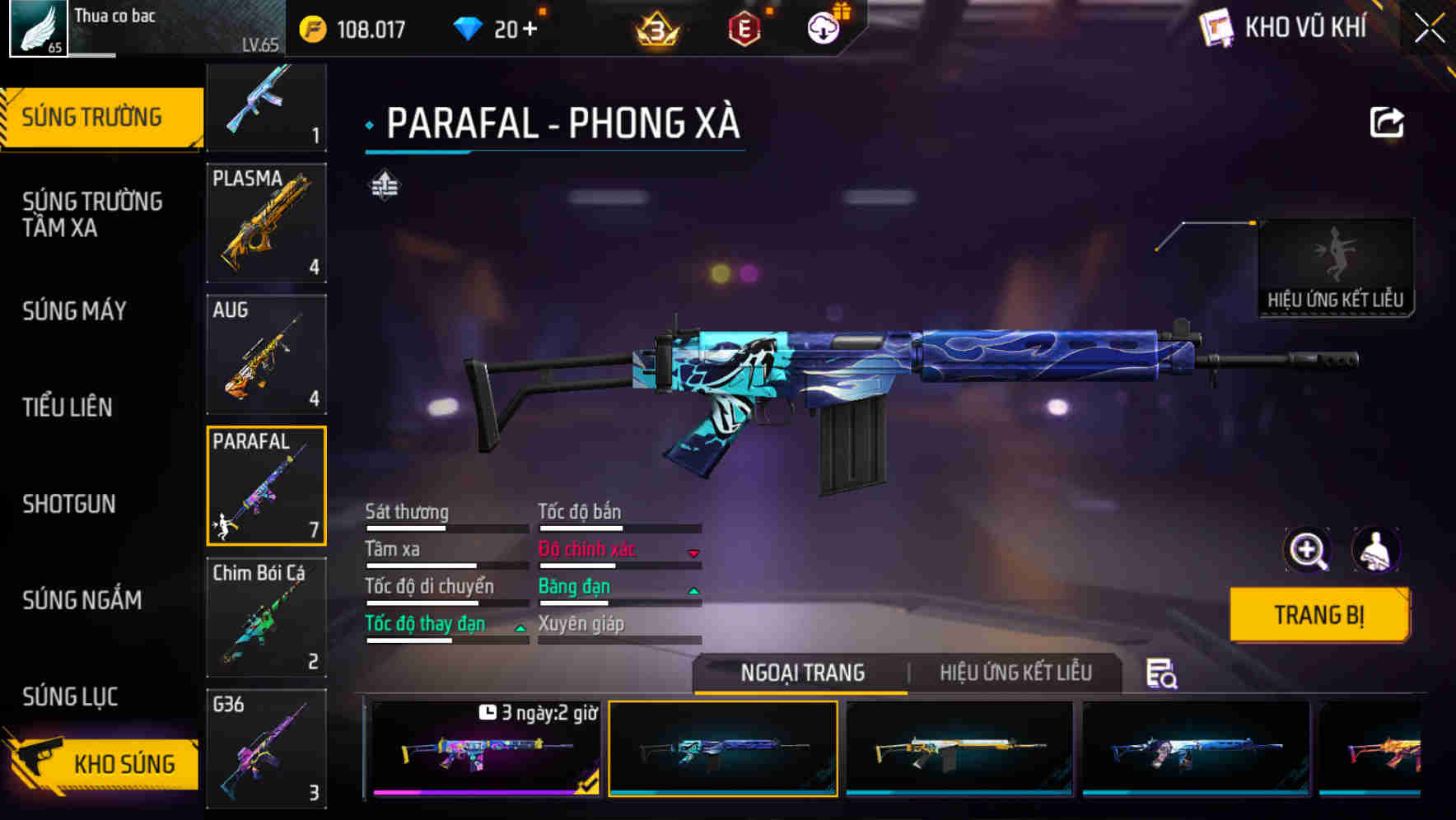Open the SÚNG NGẮM category
Screen dimensions: 1456x820
tap(80, 601)
